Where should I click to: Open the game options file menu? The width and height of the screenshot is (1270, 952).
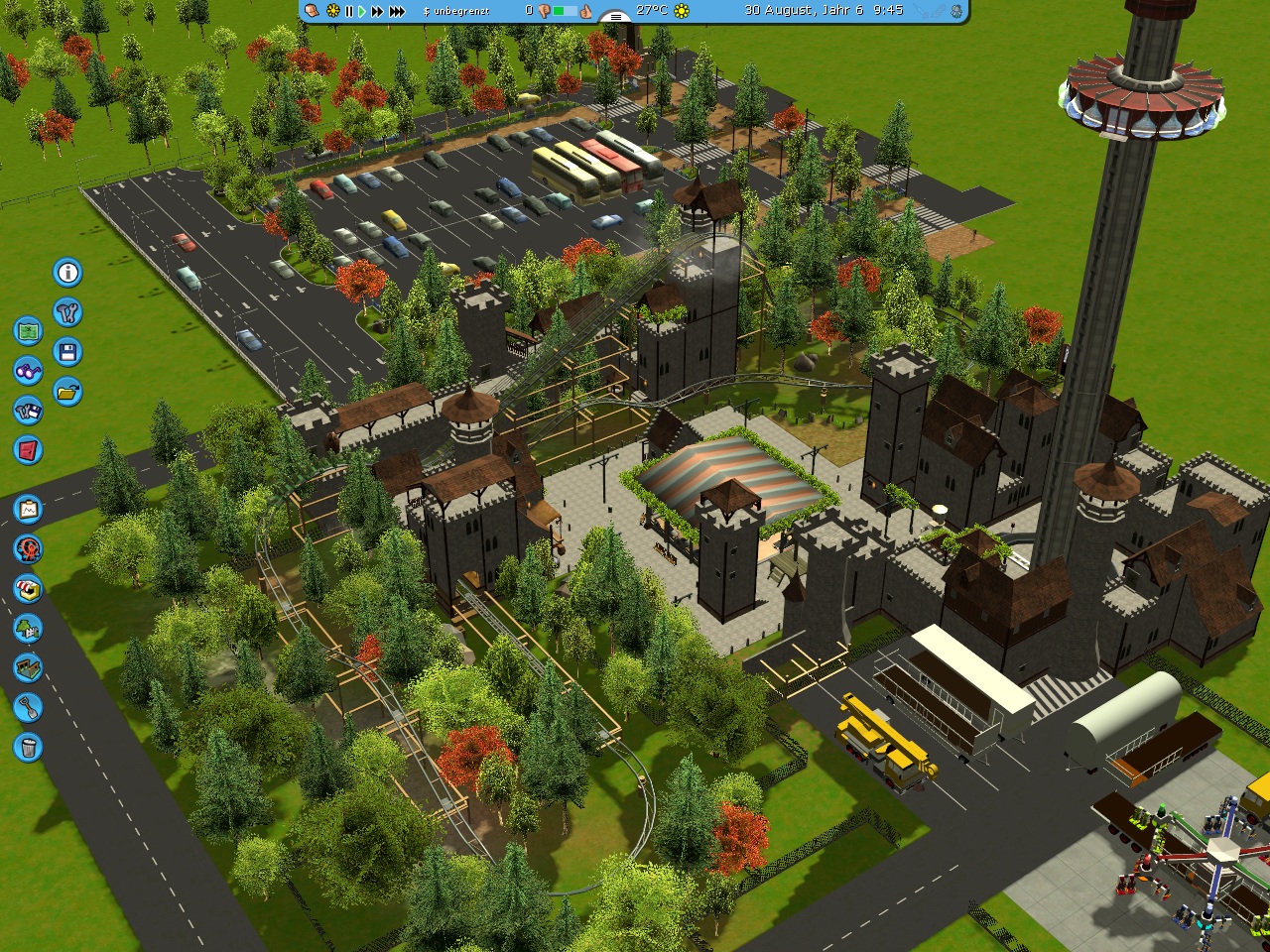coord(28,411)
